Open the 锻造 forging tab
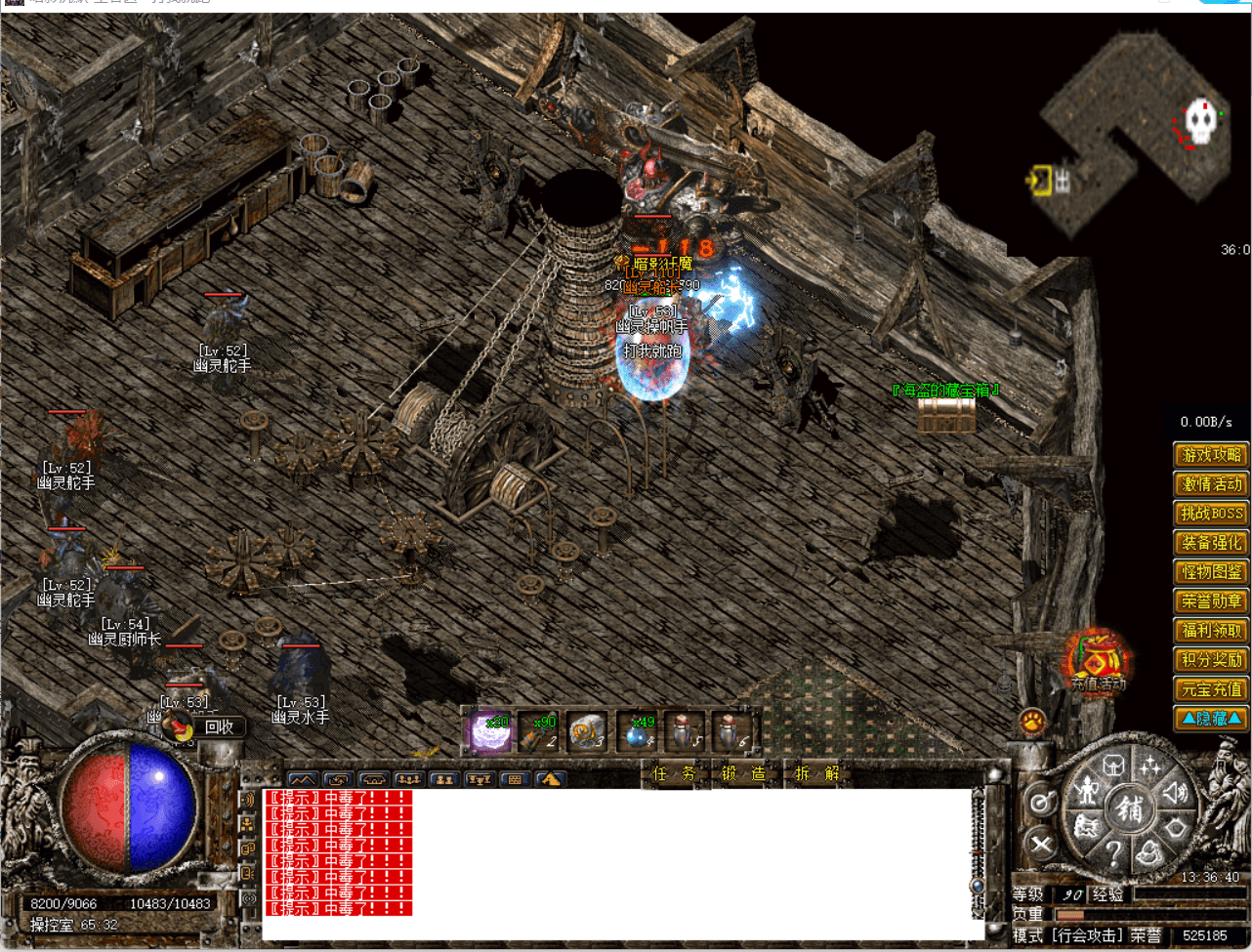This screenshot has height=952, width=1252. (743, 773)
